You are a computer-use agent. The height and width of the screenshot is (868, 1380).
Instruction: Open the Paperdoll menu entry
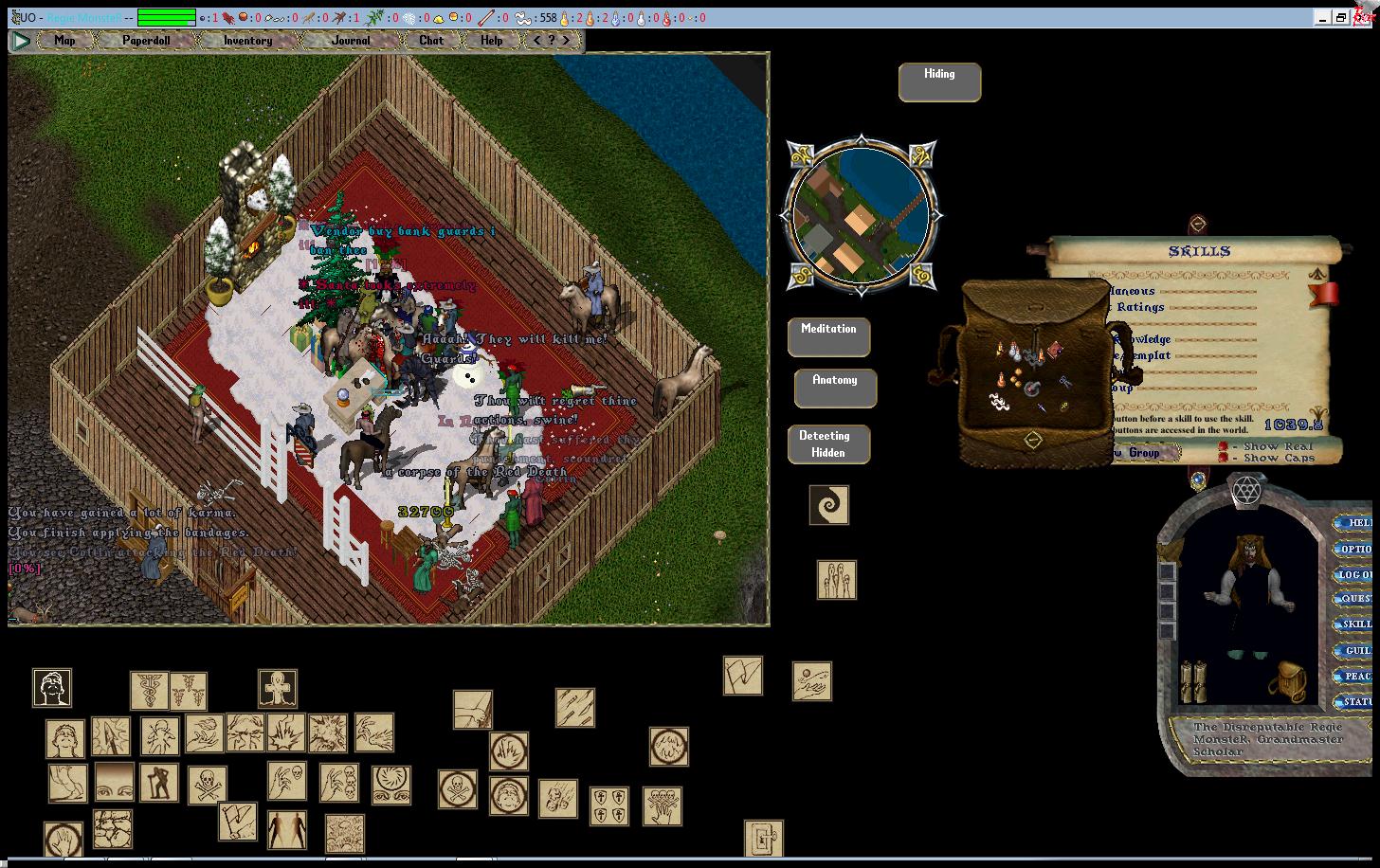[146, 41]
